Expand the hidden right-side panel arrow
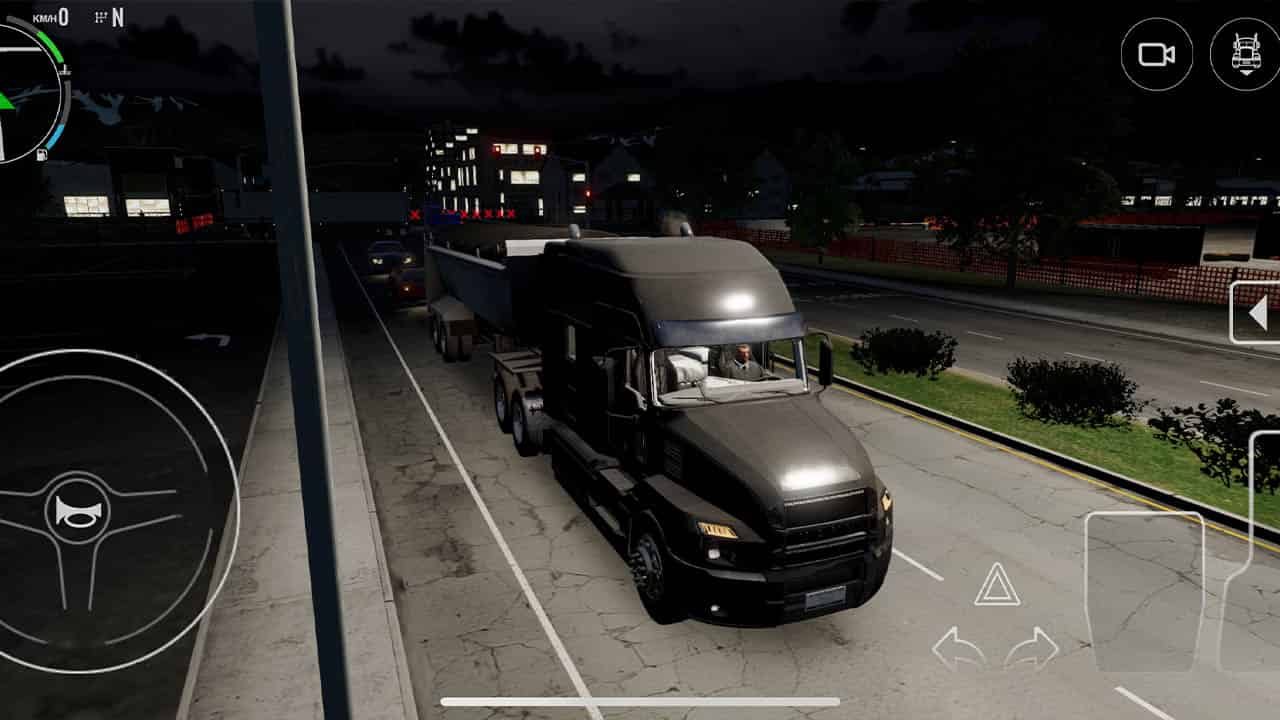The image size is (1280, 720). pyautogui.click(x=1259, y=312)
